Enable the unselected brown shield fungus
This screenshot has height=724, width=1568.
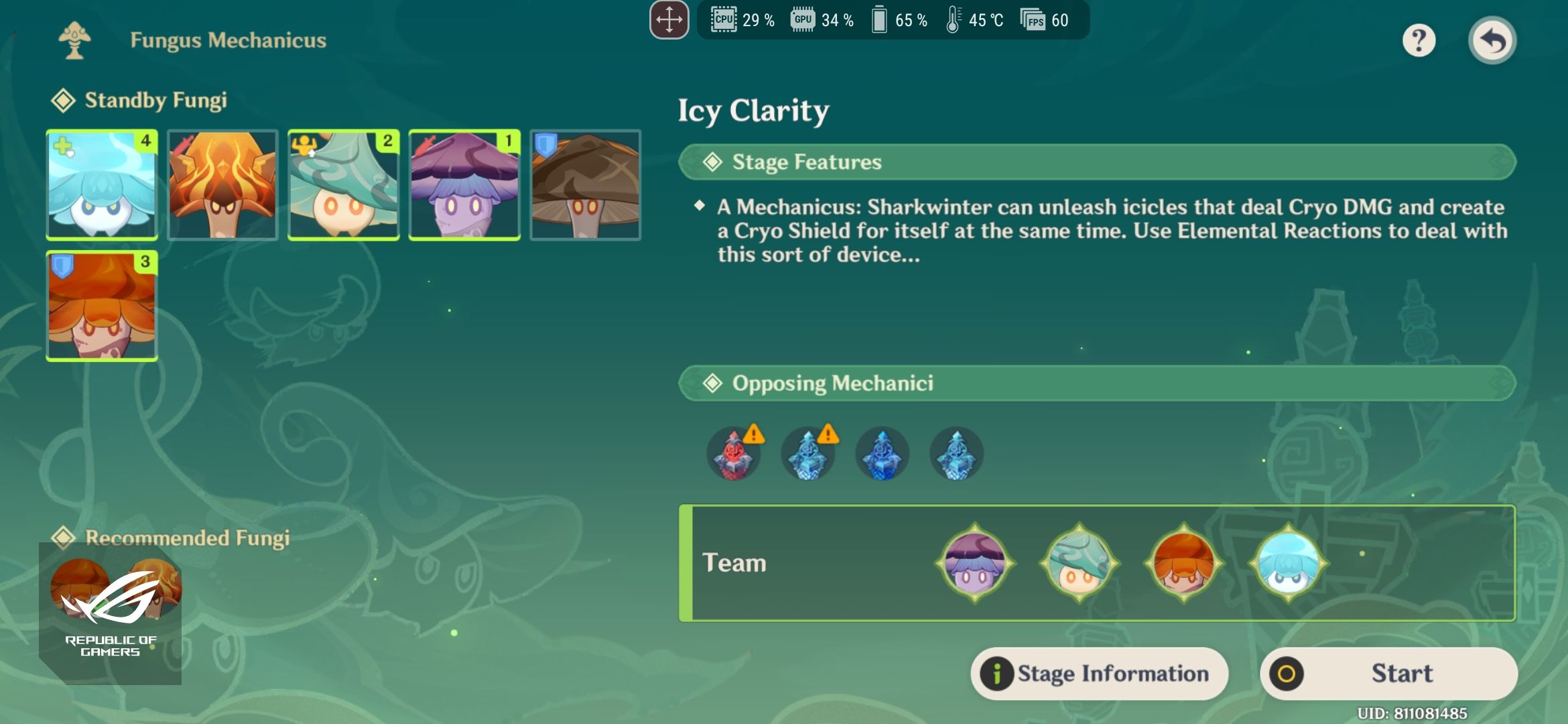585,186
